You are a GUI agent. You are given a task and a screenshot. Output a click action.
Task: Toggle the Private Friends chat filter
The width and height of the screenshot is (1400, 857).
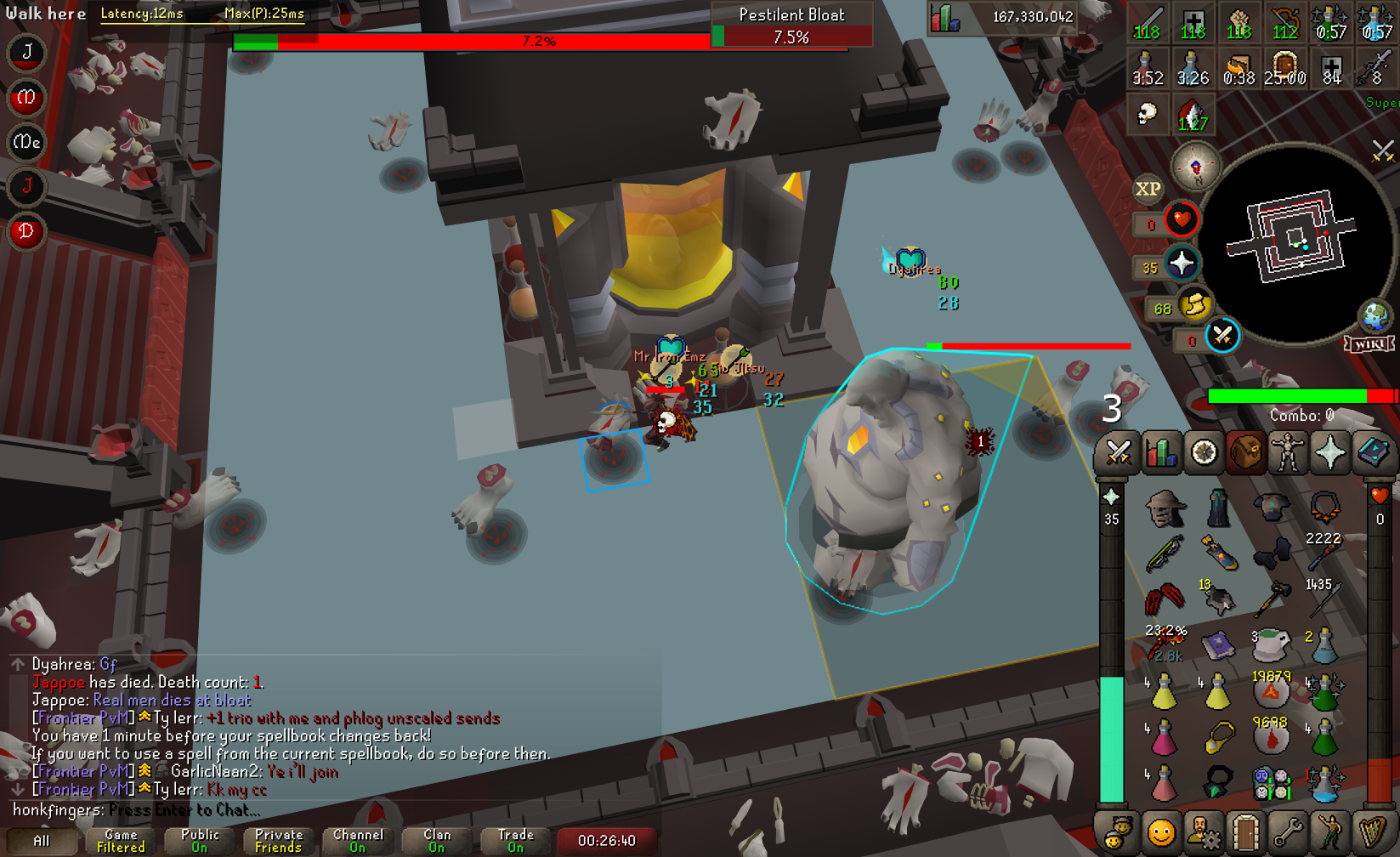point(279,841)
